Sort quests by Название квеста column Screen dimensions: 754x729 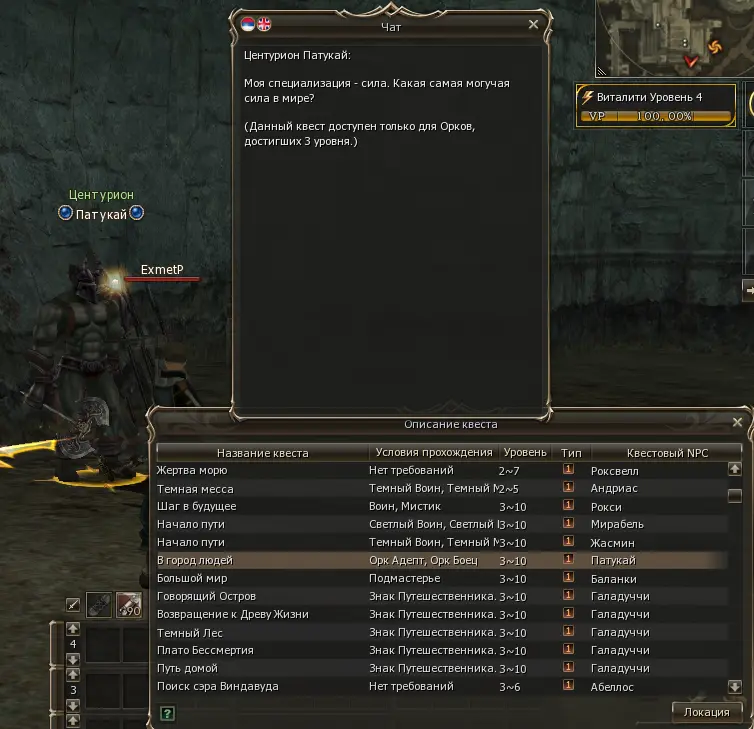(x=262, y=453)
